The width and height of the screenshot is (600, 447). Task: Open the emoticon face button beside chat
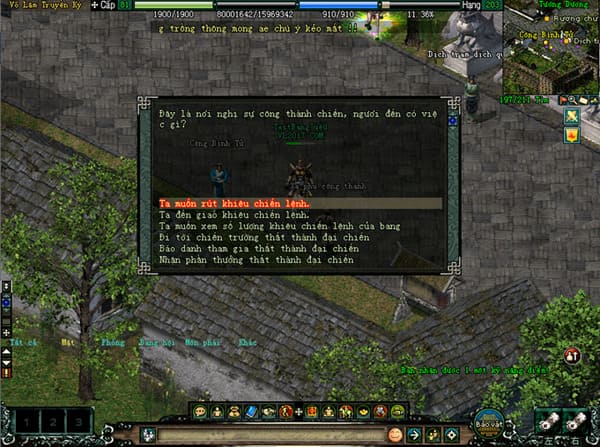pos(394,434)
